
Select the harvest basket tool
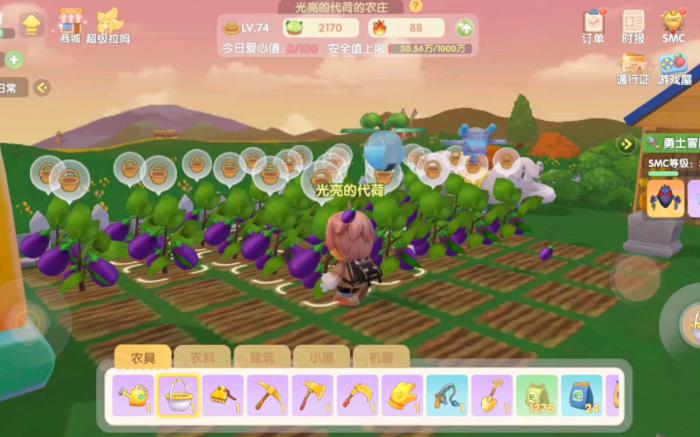(x=178, y=395)
